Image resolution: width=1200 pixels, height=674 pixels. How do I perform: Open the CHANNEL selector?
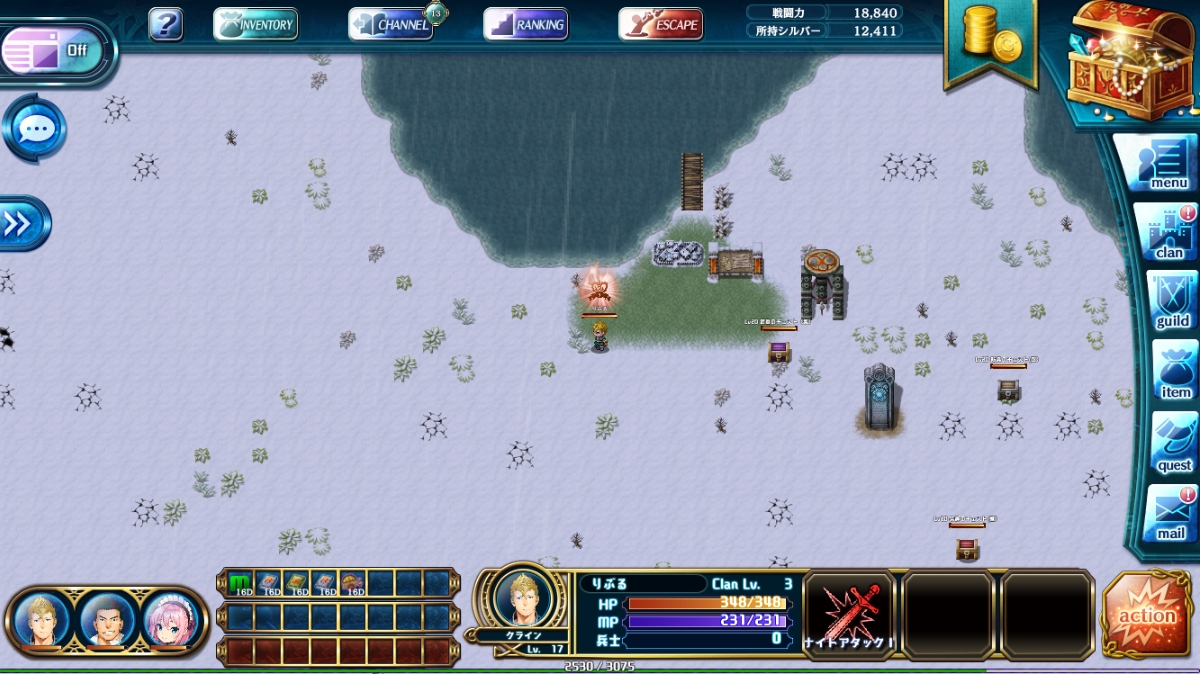391,24
